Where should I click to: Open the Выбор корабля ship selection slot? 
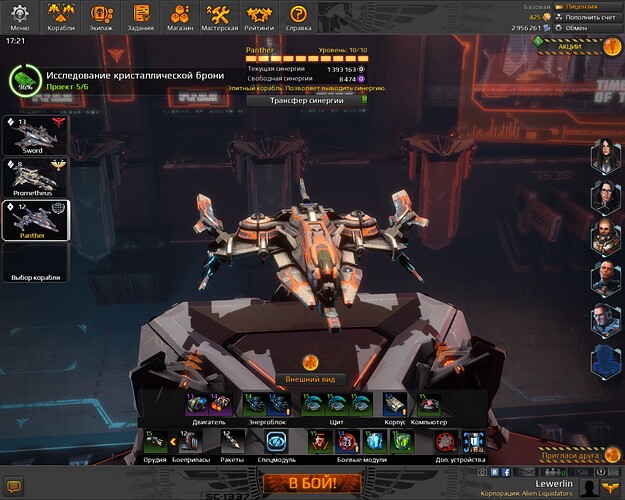coord(35,262)
